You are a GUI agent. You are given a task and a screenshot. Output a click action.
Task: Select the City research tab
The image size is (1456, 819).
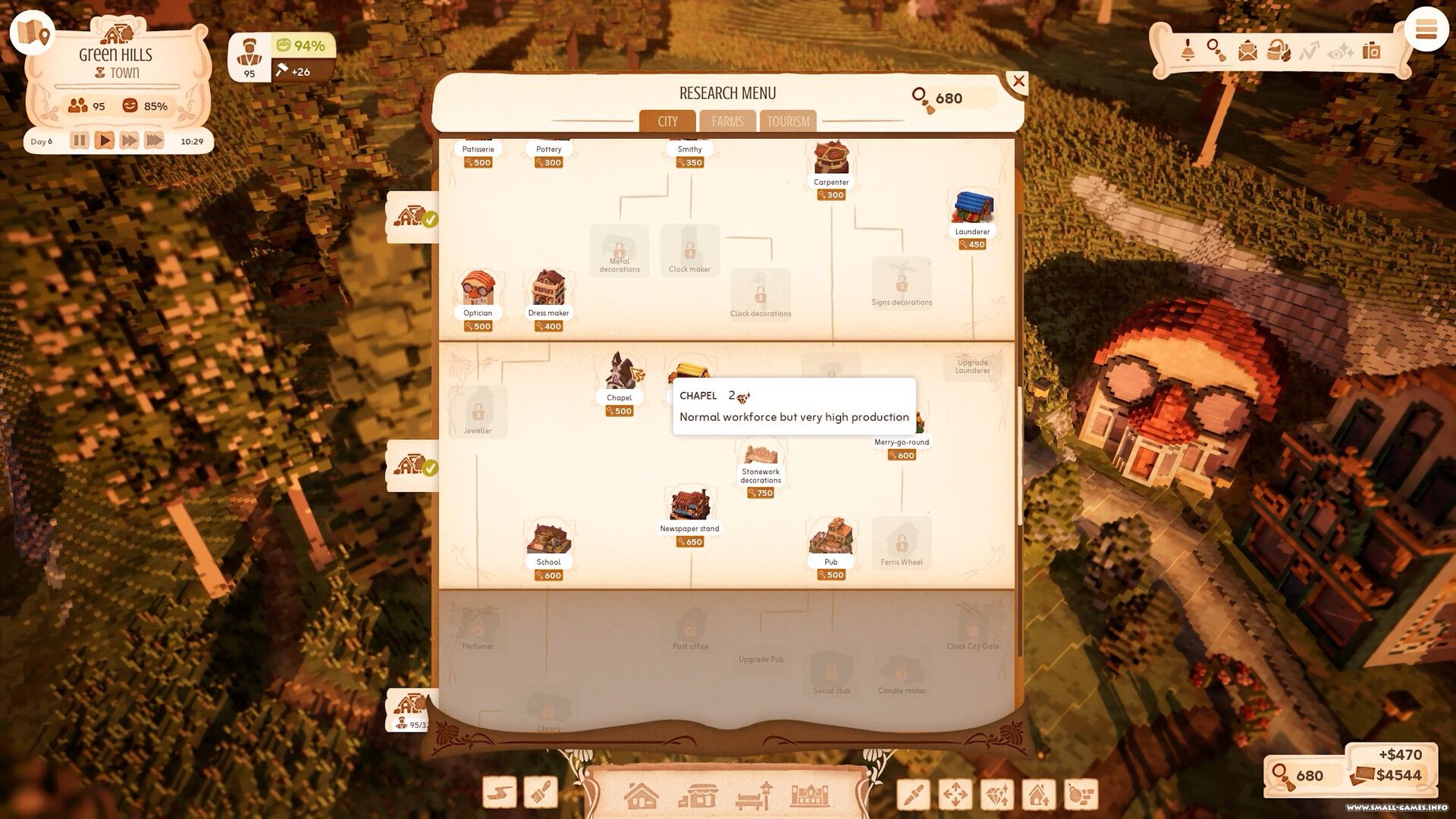(x=667, y=121)
